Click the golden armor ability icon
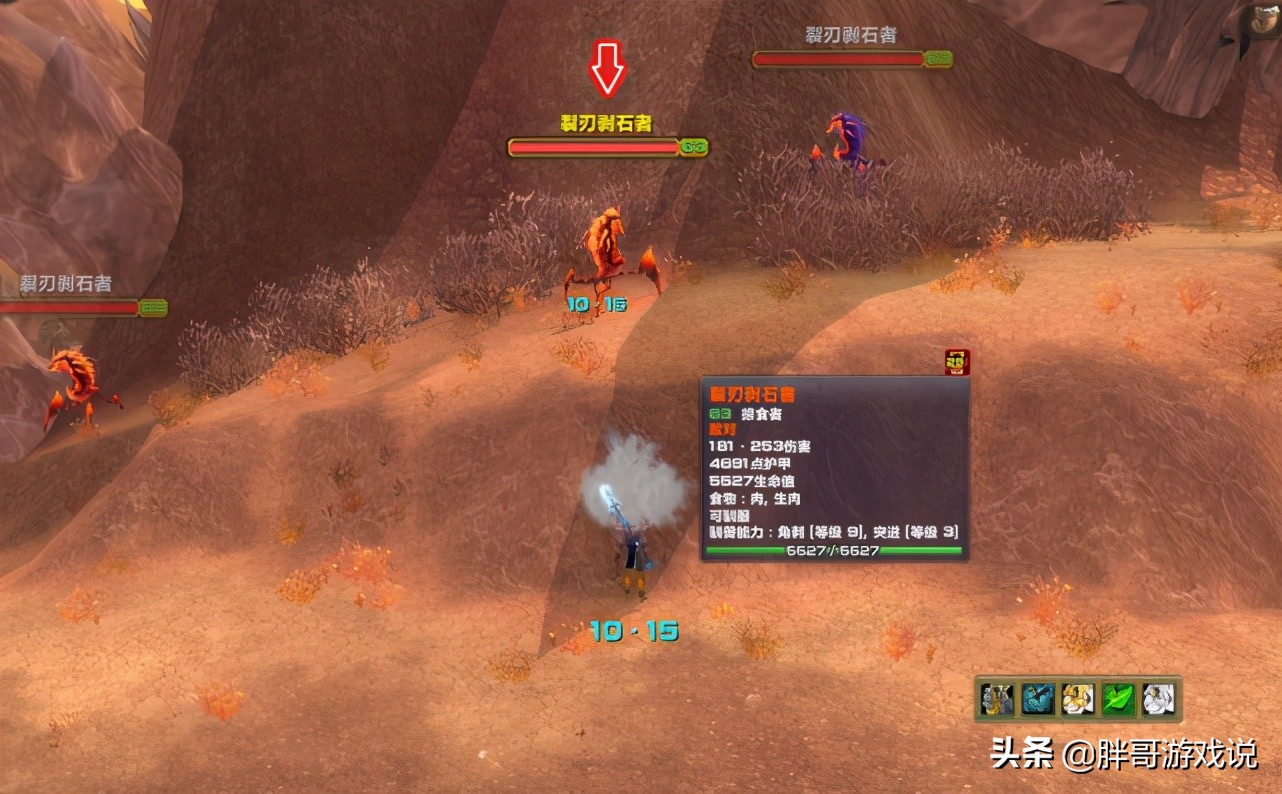The image size is (1282, 794). (x=1077, y=700)
